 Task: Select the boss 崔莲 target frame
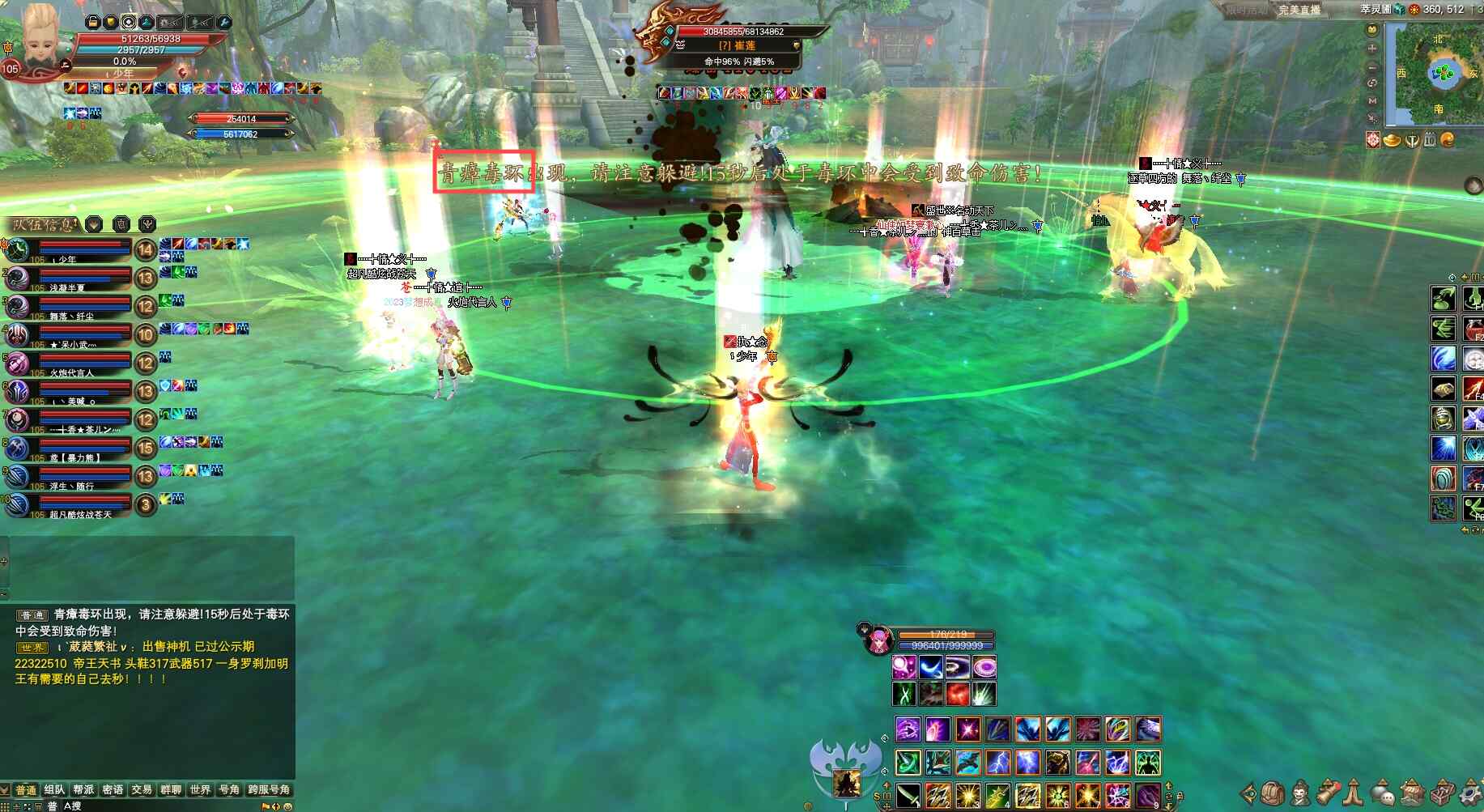(737, 45)
